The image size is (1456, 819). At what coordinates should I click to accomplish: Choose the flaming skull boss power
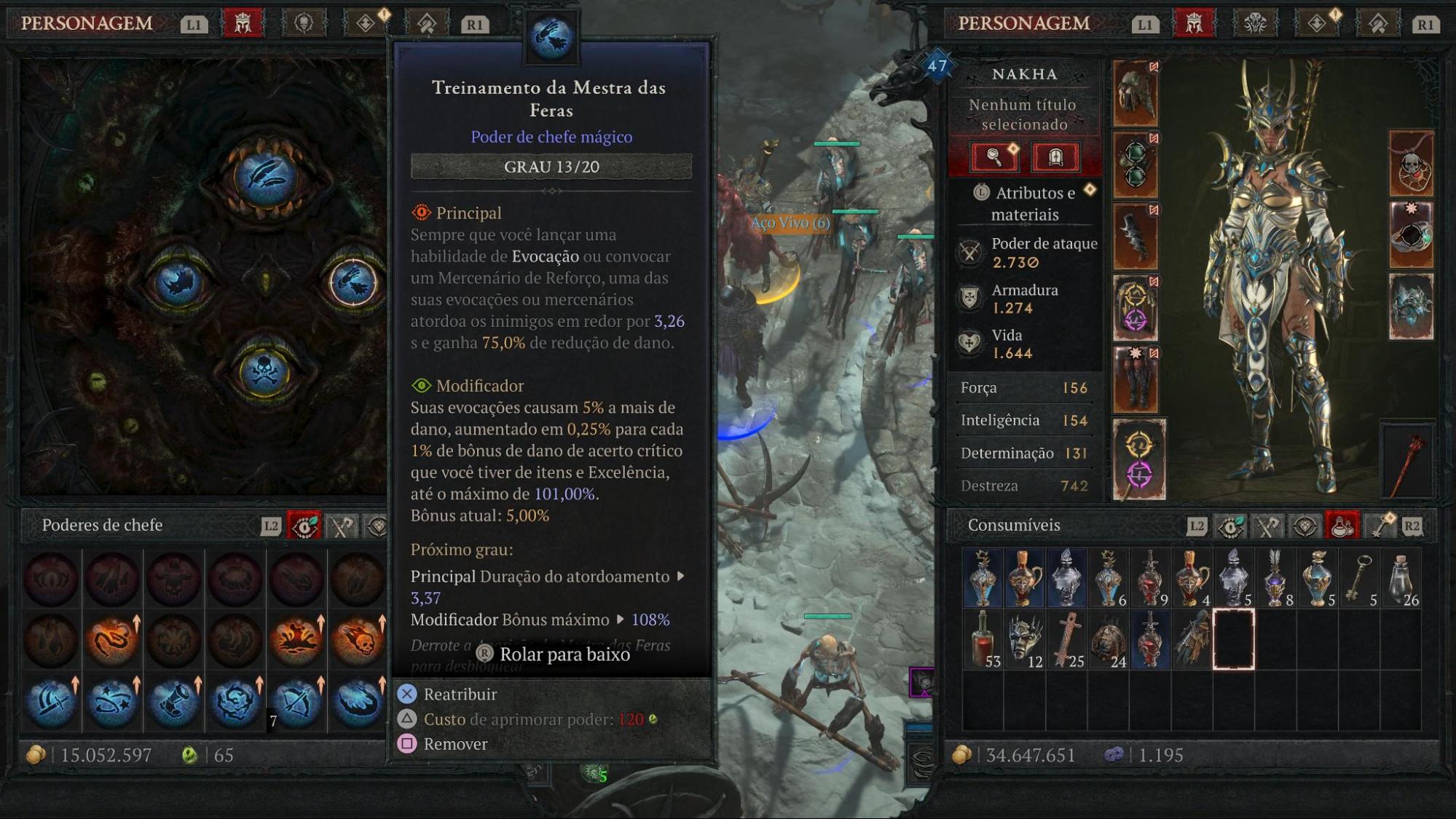click(x=357, y=640)
